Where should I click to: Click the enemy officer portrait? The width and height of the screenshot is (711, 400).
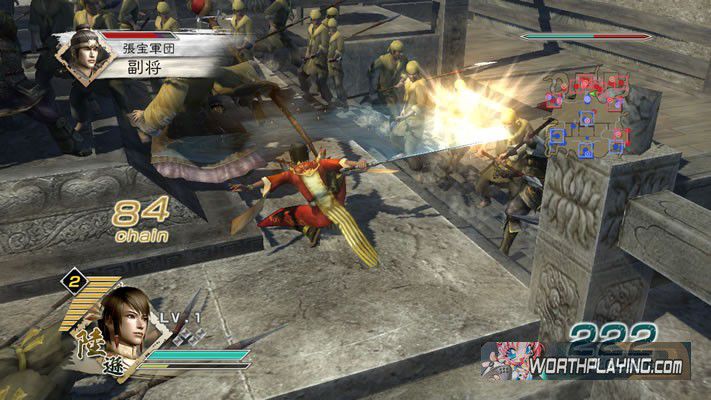point(84,53)
